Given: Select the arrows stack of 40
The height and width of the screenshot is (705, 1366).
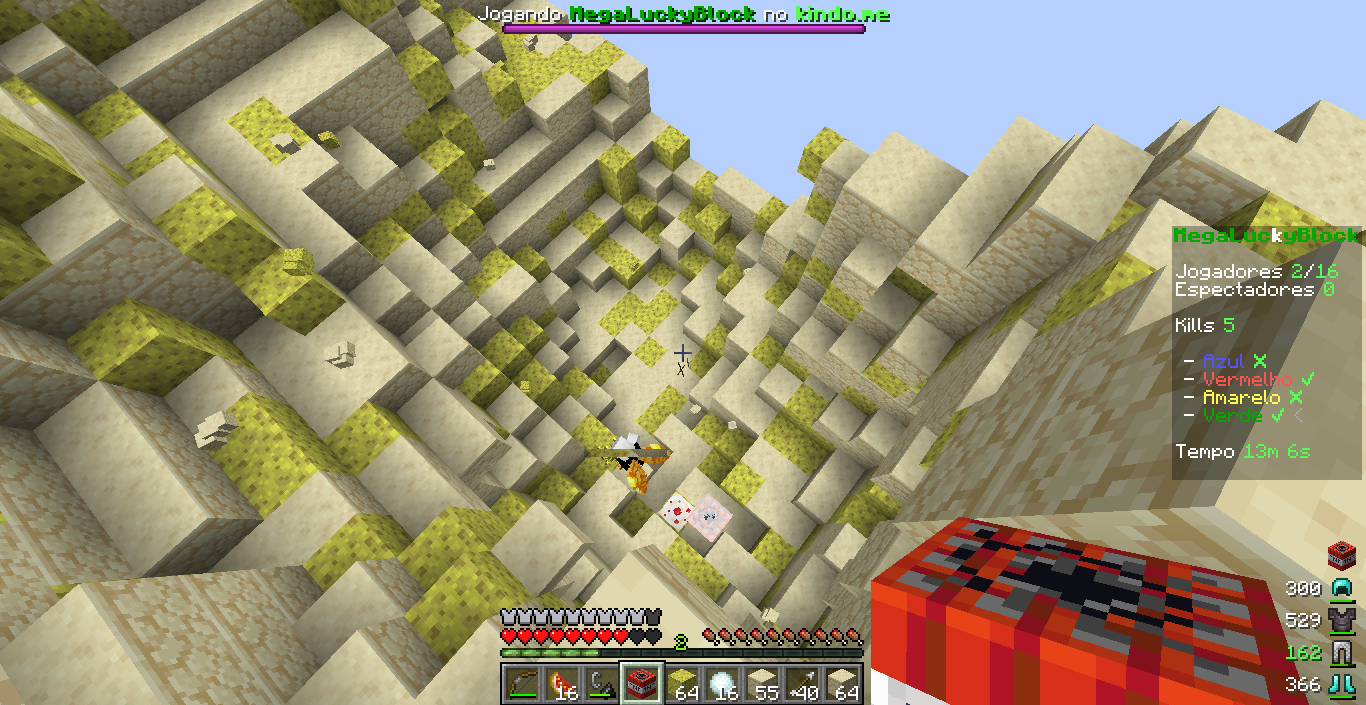Looking at the screenshot, I should [801, 684].
